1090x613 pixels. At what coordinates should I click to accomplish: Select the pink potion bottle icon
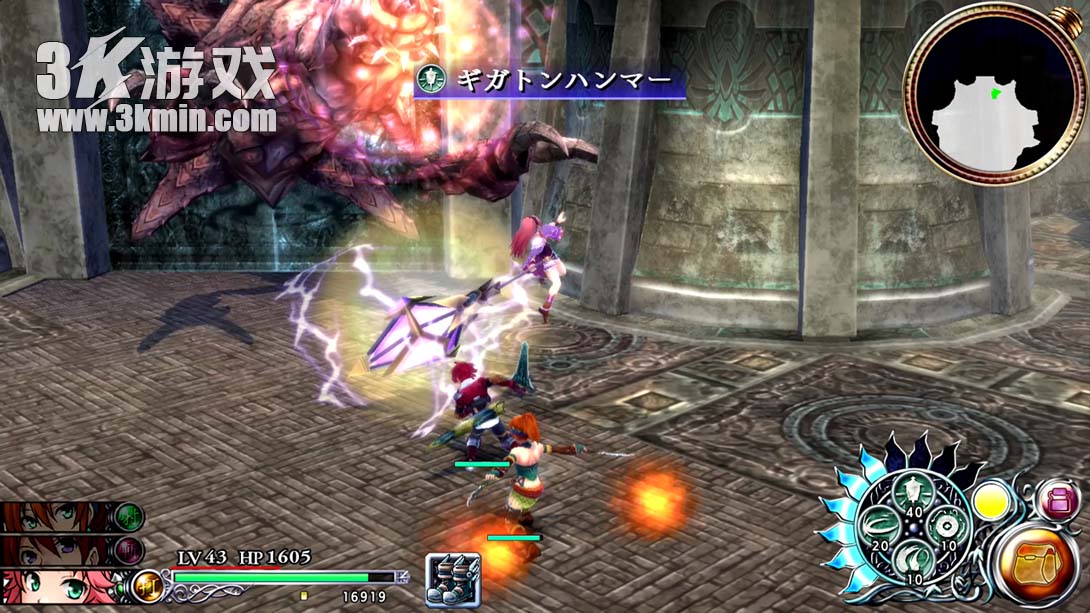[x=1057, y=500]
